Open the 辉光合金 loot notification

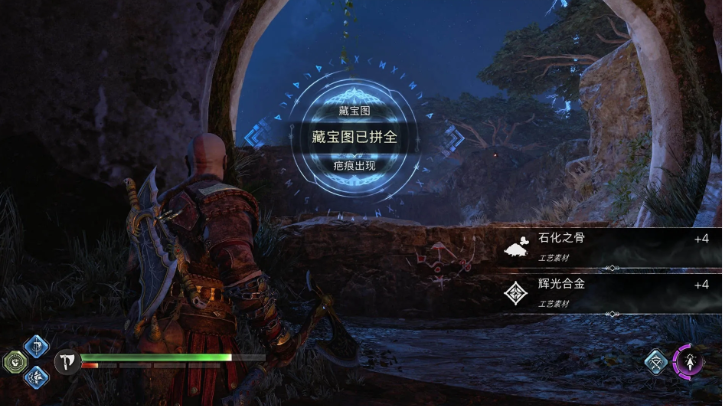[x=609, y=292]
